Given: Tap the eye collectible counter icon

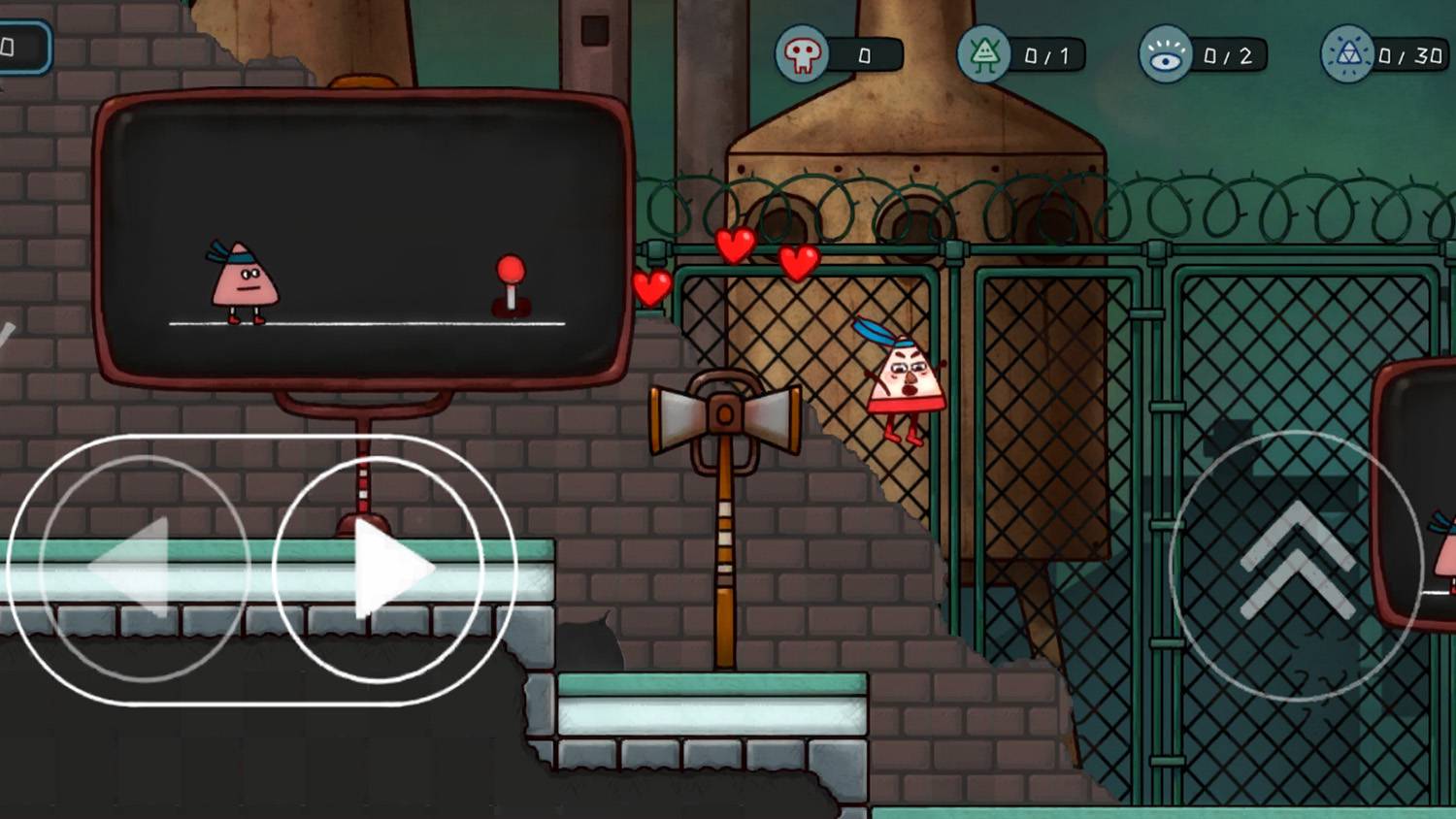Looking at the screenshot, I should click(1165, 55).
